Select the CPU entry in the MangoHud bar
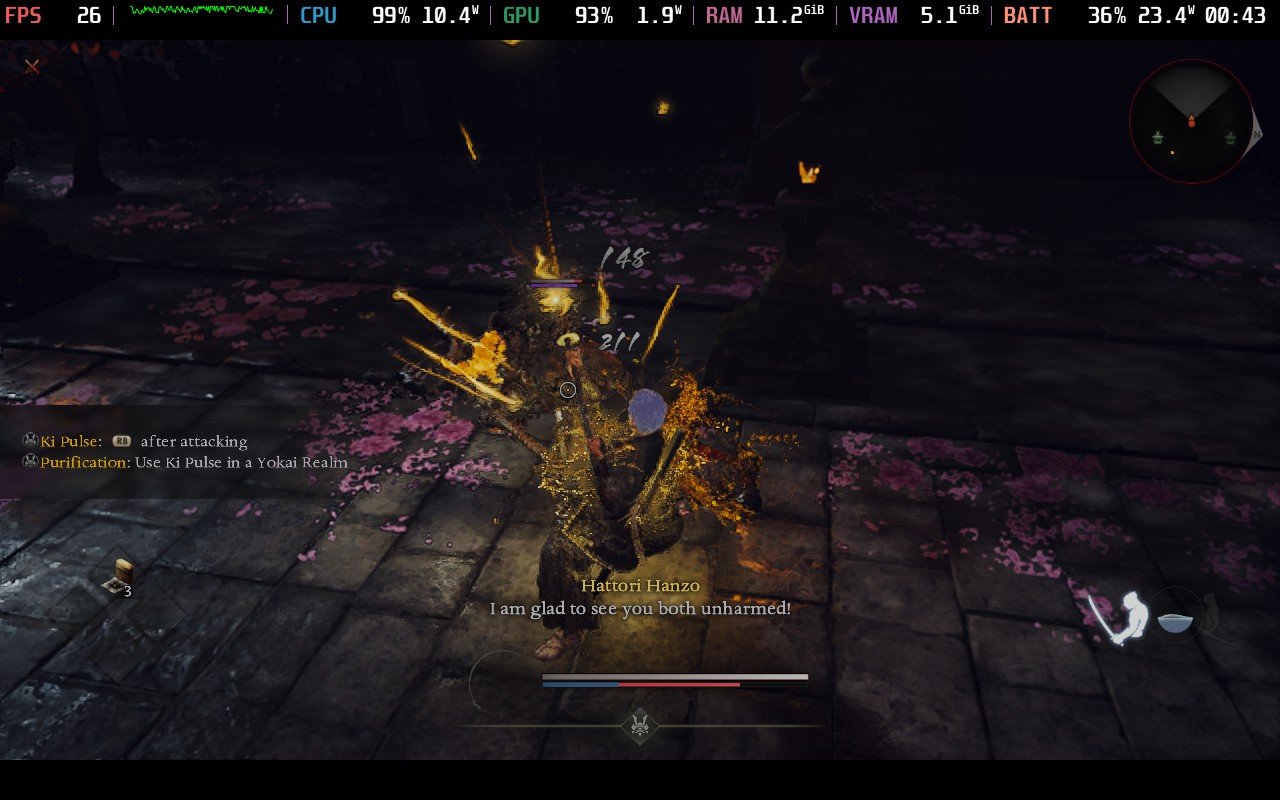Screen dimensions: 1280x800 pos(318,15)
